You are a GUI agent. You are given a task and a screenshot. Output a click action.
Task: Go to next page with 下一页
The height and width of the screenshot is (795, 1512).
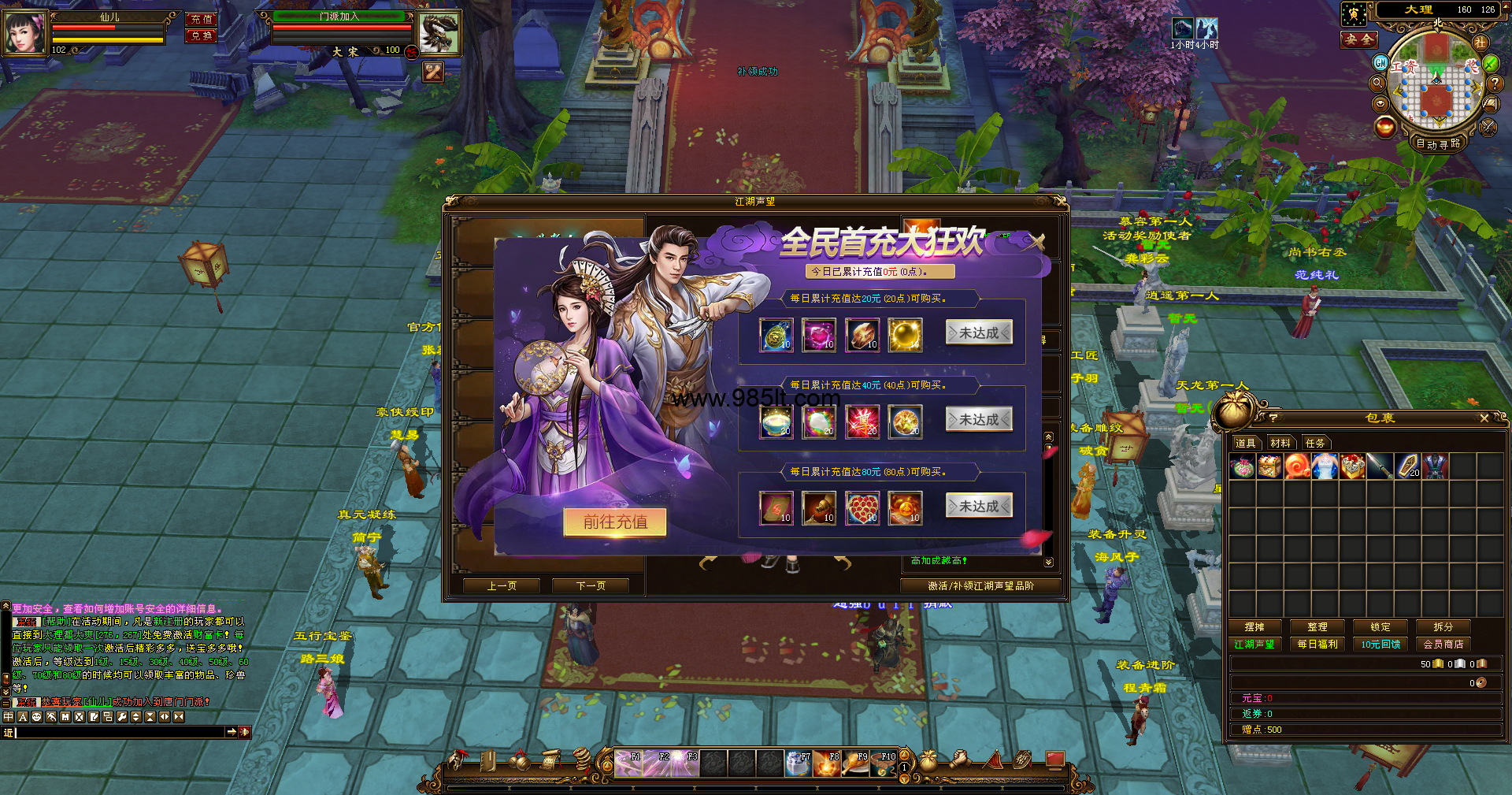tap(591, 585)
